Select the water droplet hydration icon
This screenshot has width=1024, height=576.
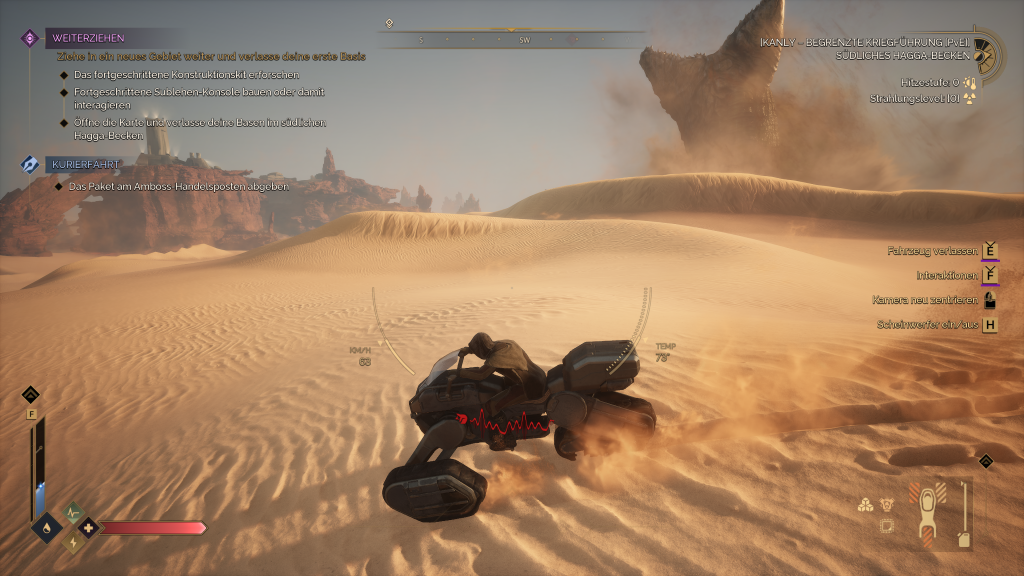pyautogui.click(x=46, y=526)
